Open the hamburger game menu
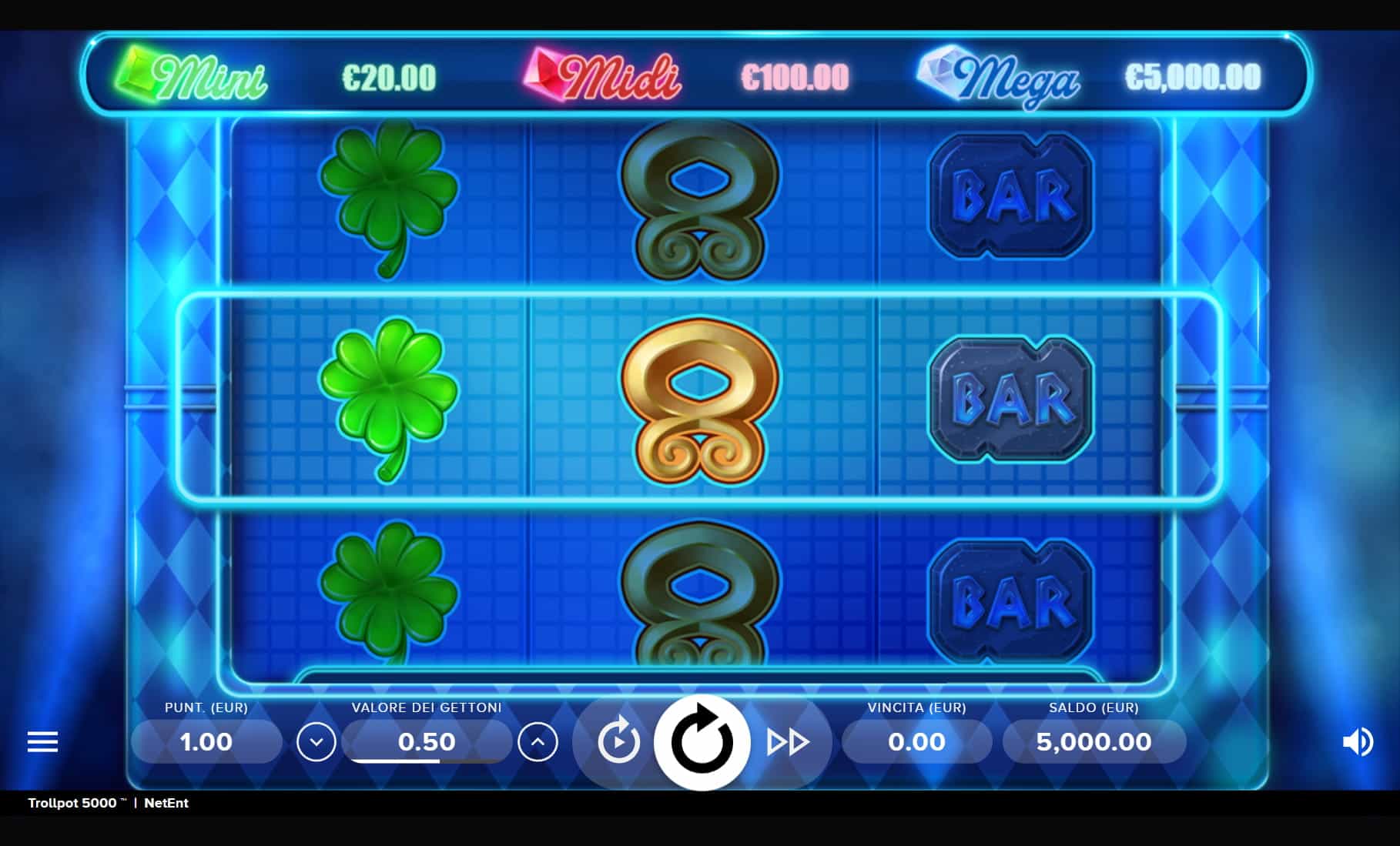The image size is (1400, 846). (42, 741)
